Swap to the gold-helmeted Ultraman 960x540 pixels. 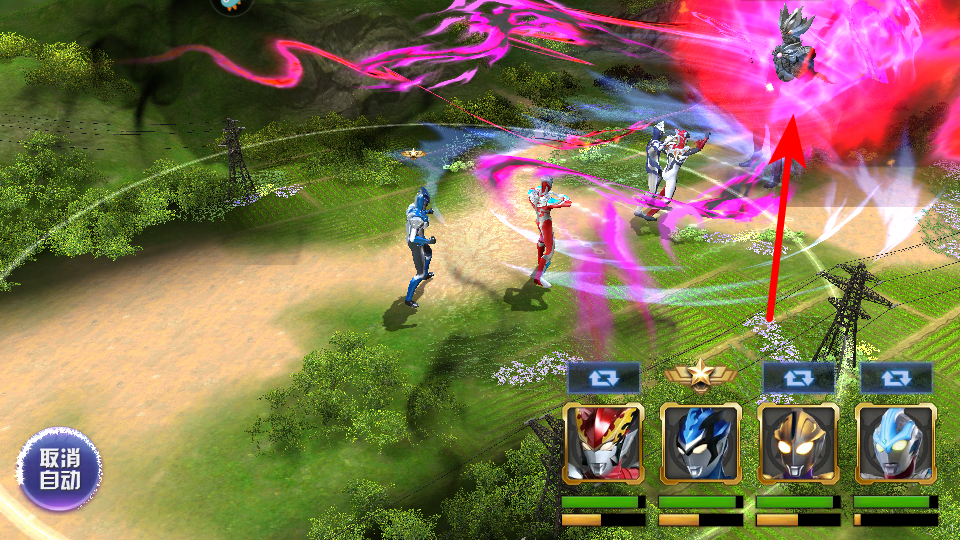798,377
